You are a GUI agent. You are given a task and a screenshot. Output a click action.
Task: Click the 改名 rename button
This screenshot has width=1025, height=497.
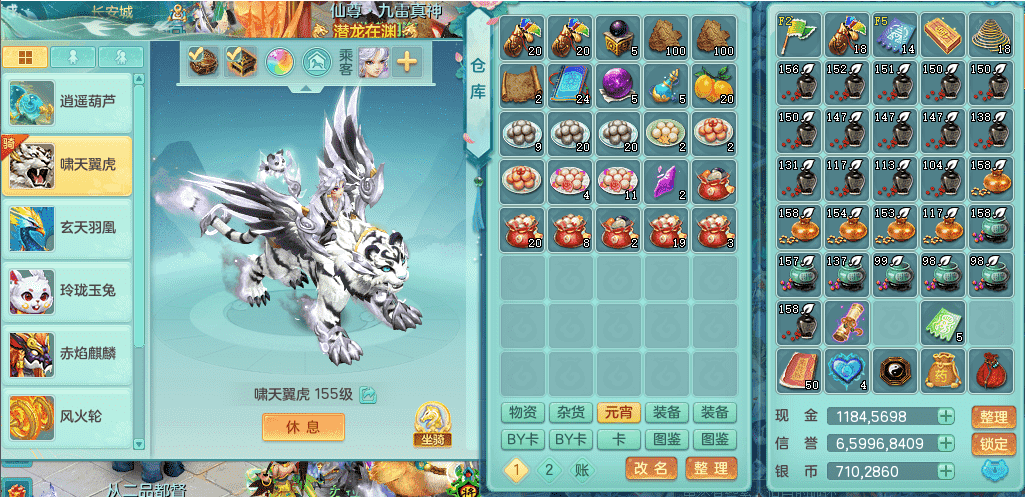click(651, 468)
